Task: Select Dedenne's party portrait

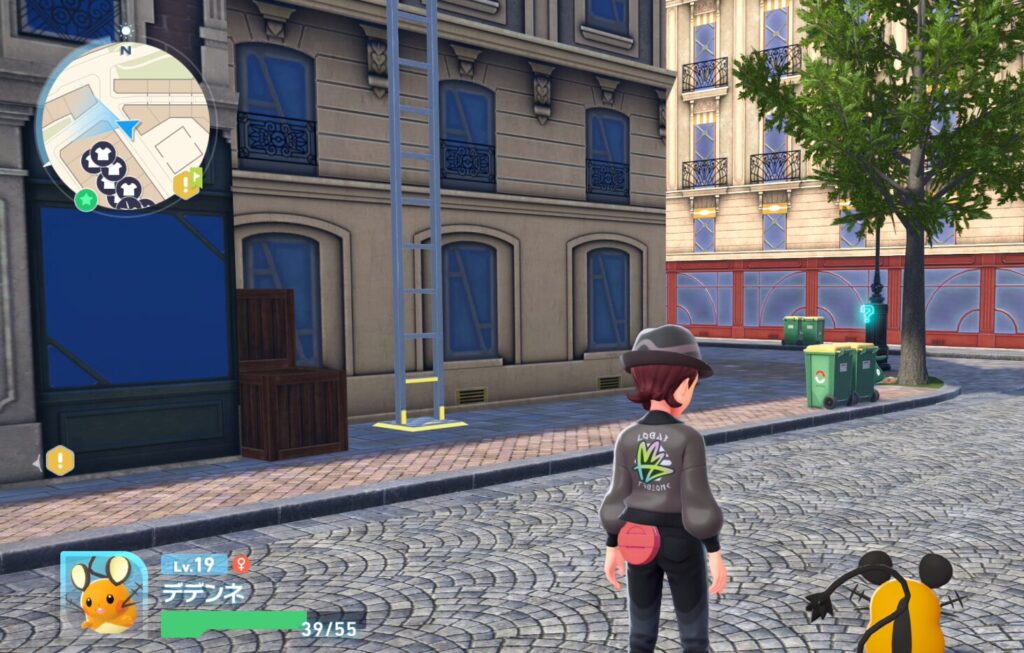Action: pyautogui.click(x=104, y=594)
